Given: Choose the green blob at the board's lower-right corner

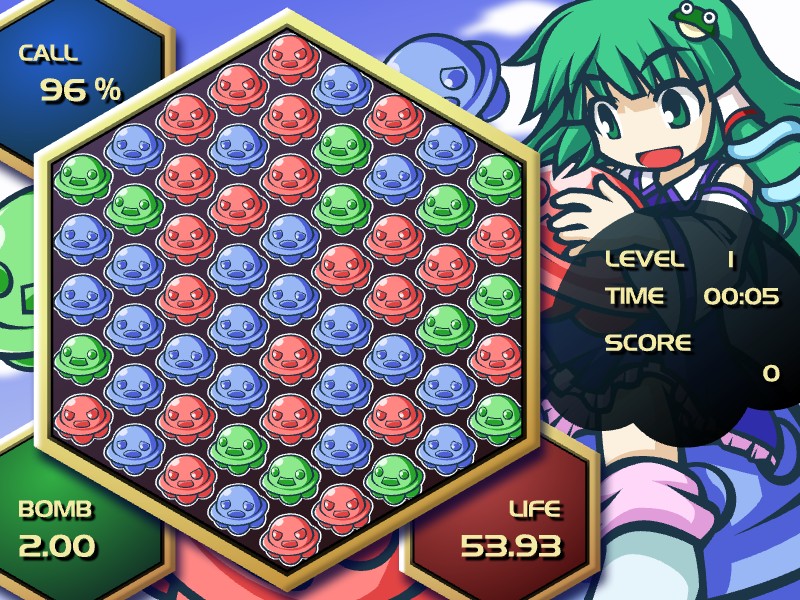Looking at the screenshot, I should click(496, 414).
